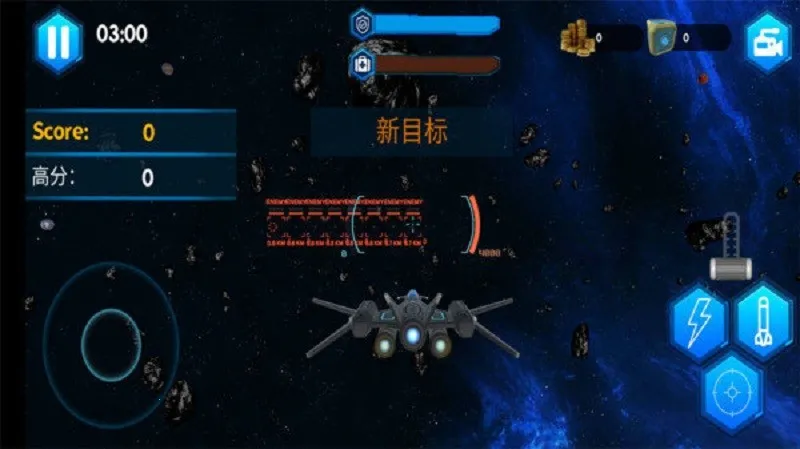Pause the game with the hexagon button
The image size is (800, 449).
point(59,39)
